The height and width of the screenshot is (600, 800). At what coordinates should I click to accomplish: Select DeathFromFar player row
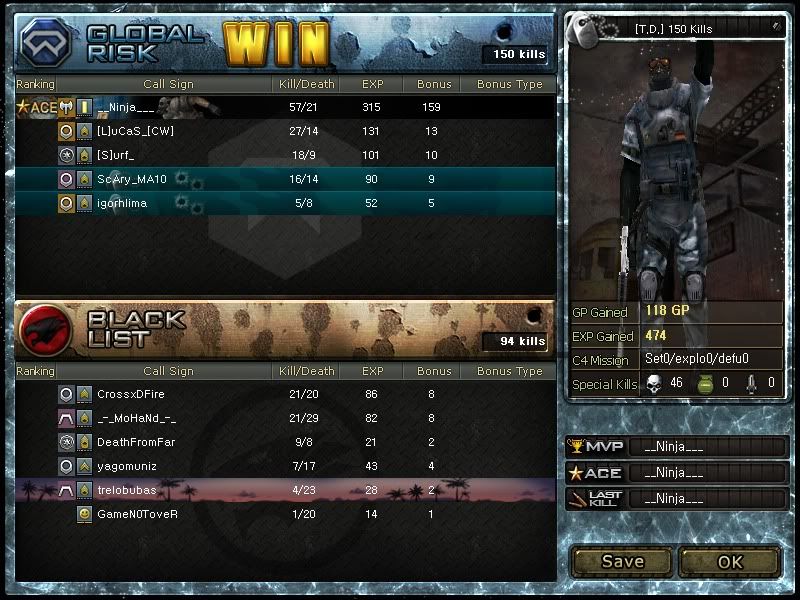point(285,442)
